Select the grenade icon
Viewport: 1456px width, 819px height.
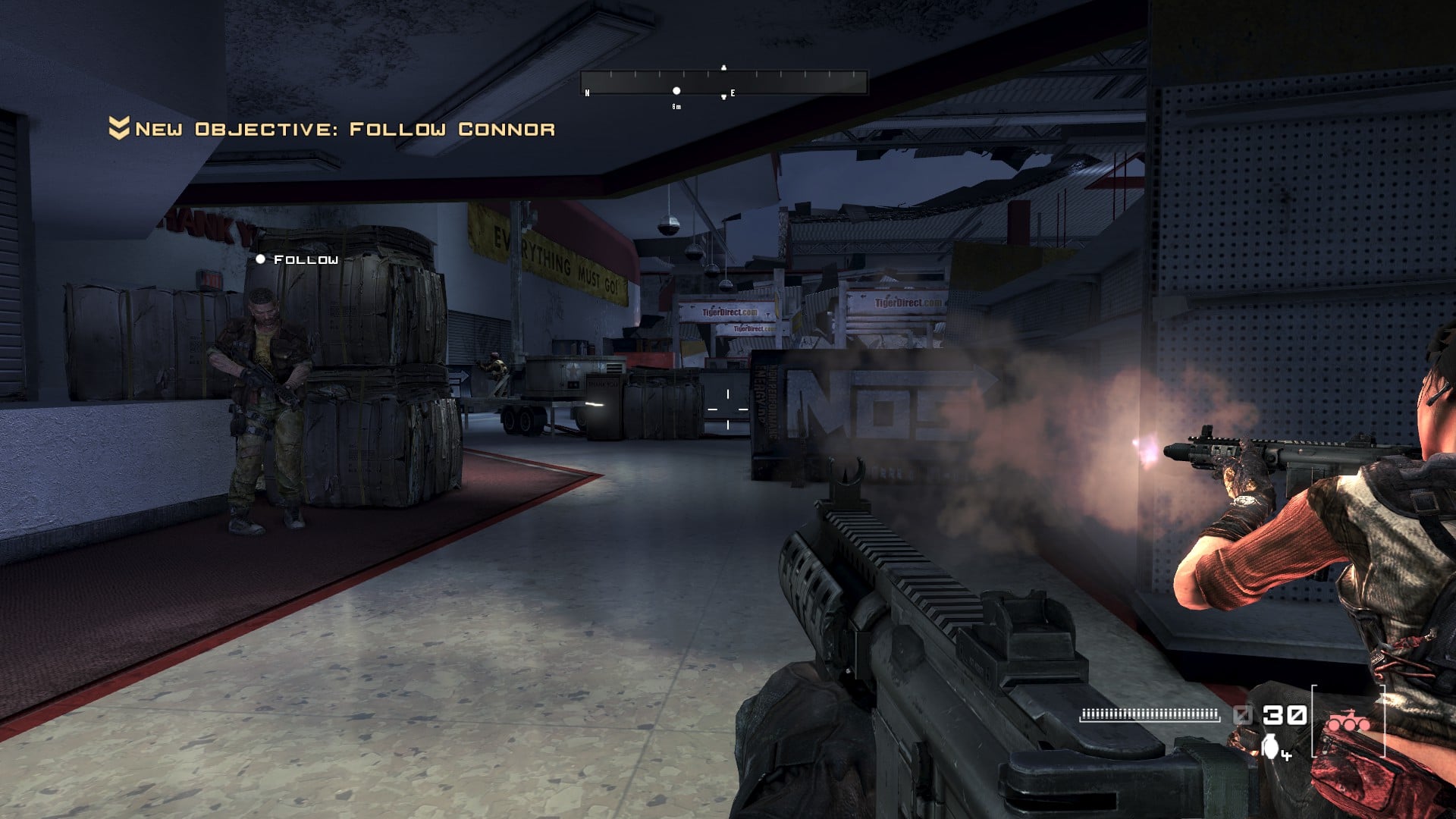click(x=1270, y=747)
